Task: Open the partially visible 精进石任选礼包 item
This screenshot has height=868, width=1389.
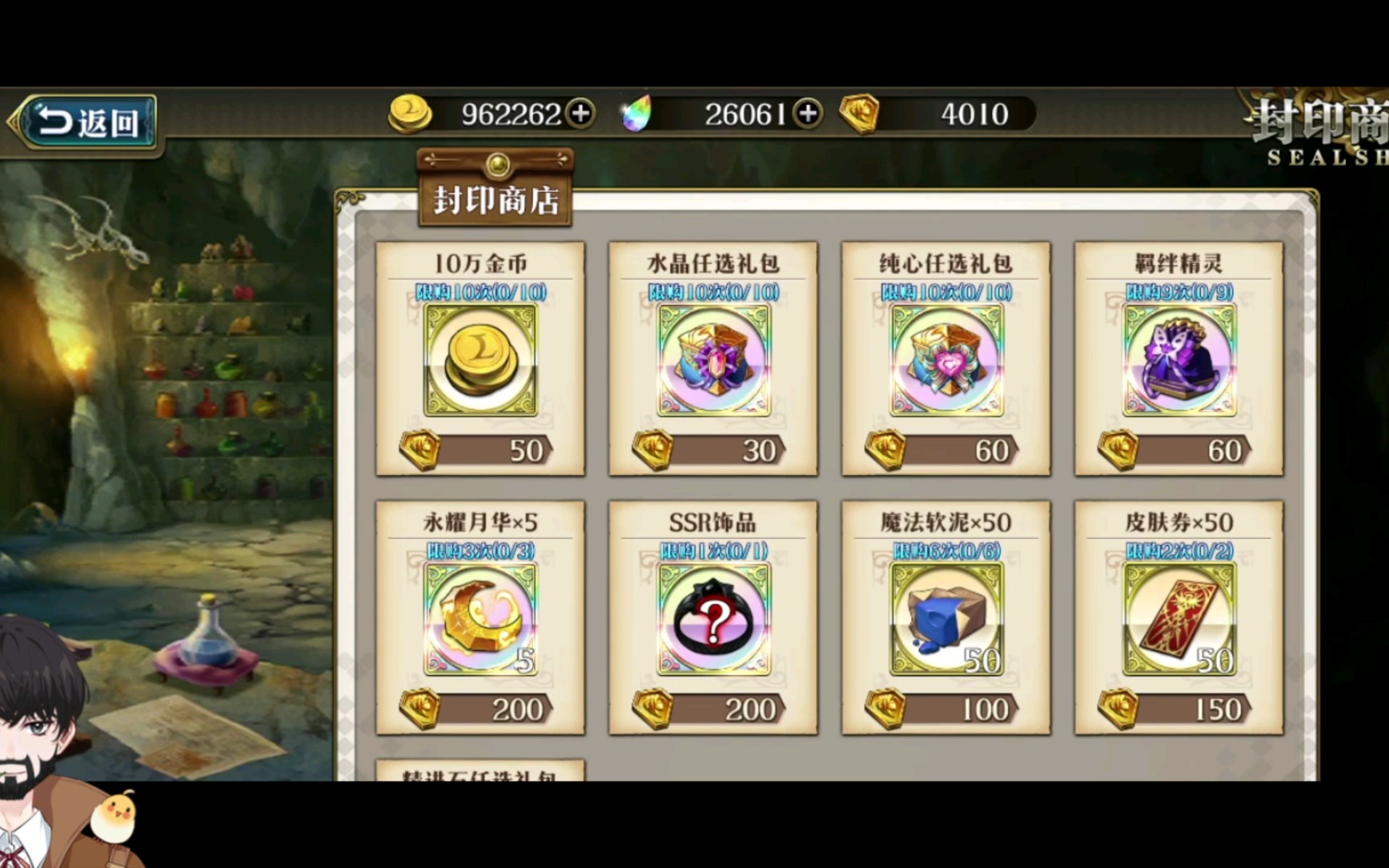Action: (x=480, y=772)
